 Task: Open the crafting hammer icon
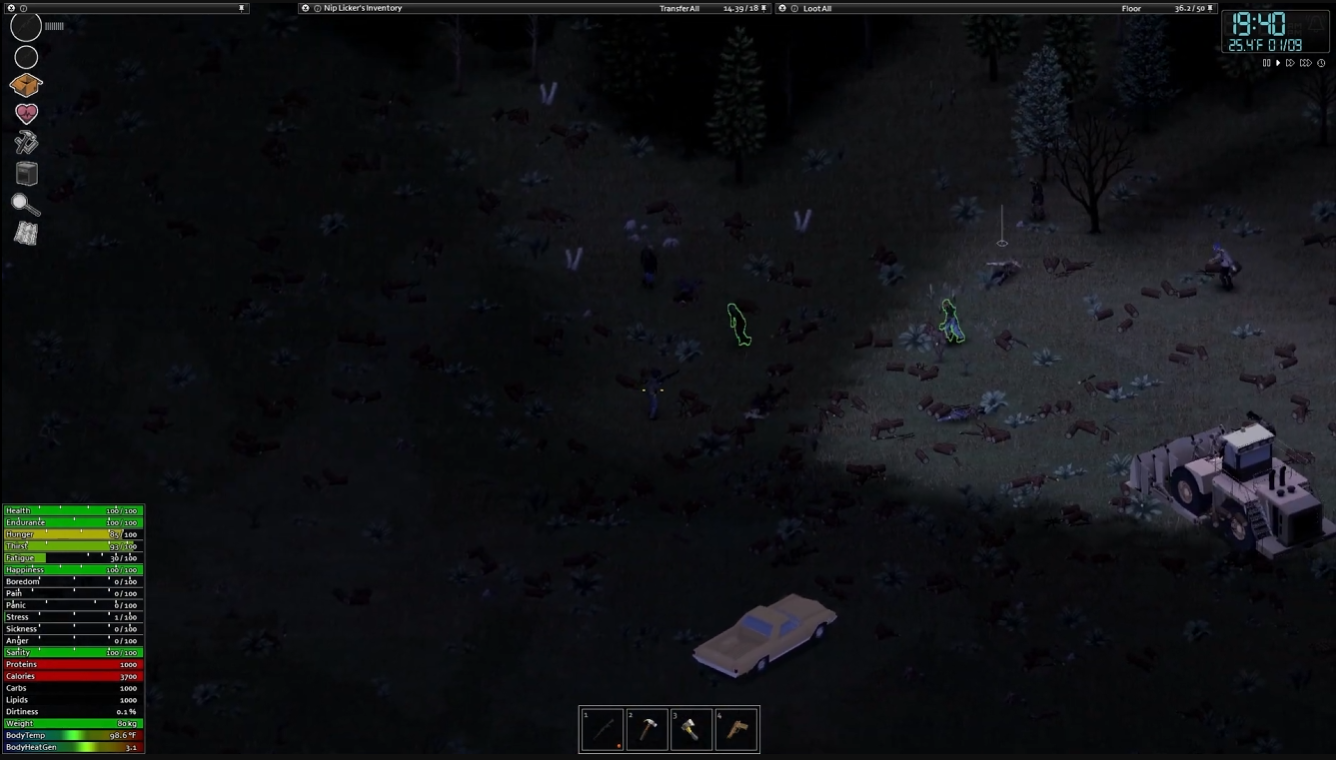[25, 143]
